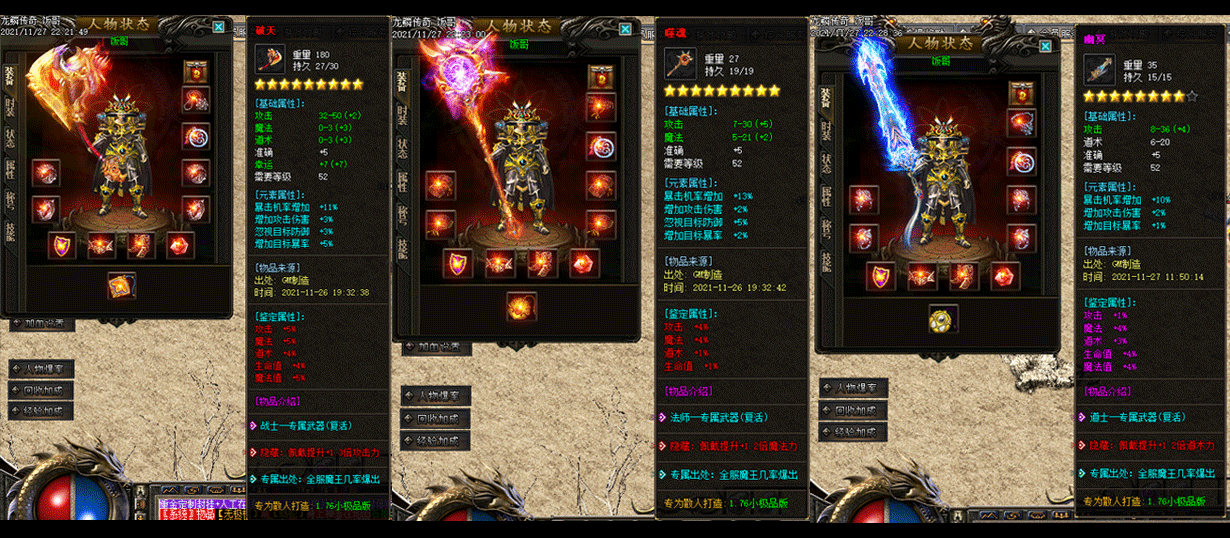Close the character panel showing the flaming axe
The width and height of the screenshot is (1230, 538).
click(219, 28)
